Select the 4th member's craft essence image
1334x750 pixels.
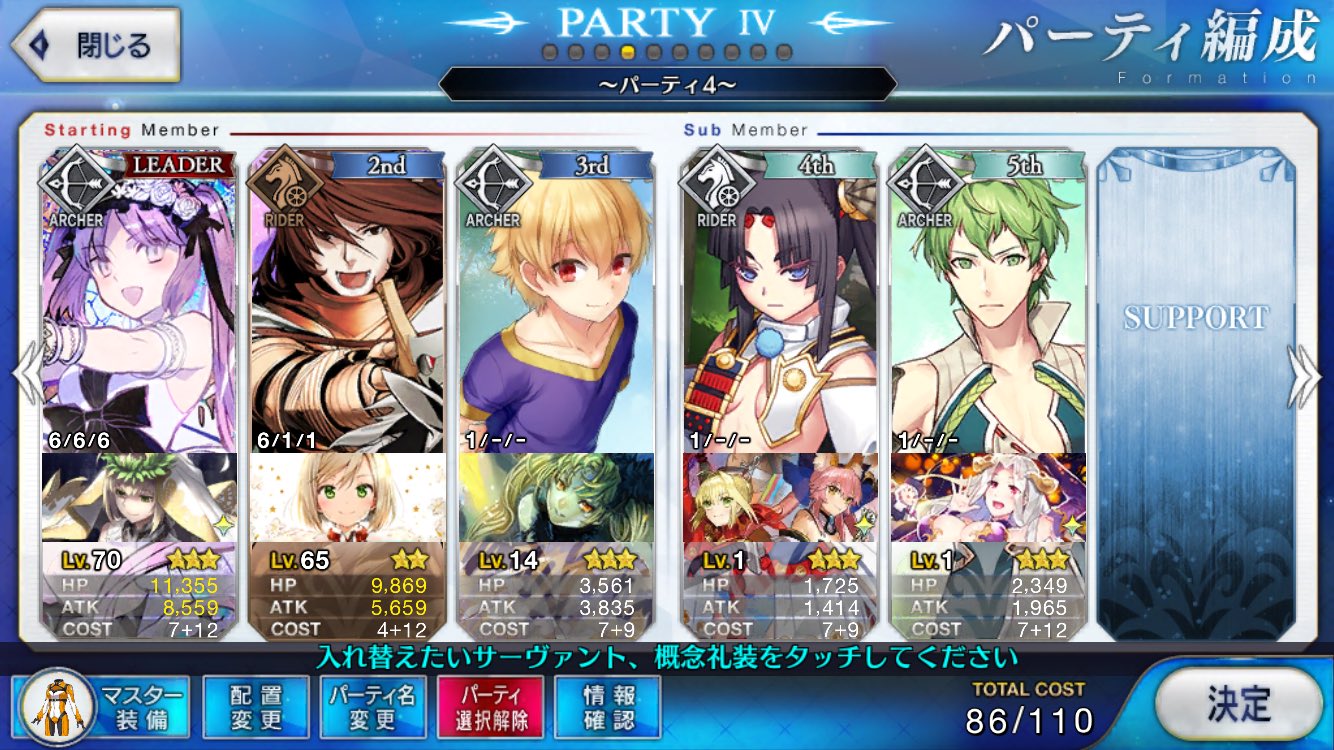(780, 497)
